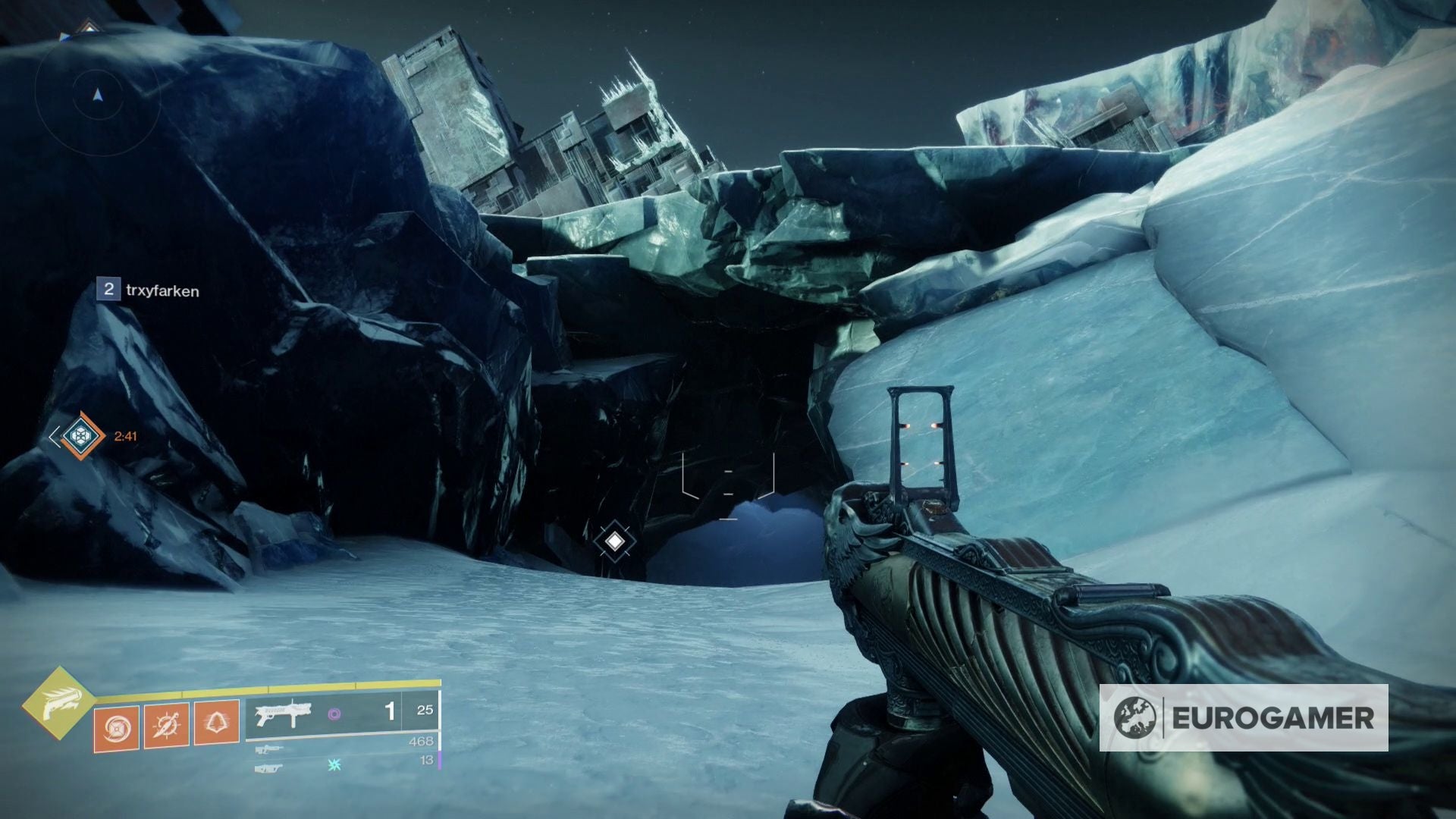Select the equipped submachine gun icon
This screenshot has height=819, width=1456.
[x=284, y=713]
